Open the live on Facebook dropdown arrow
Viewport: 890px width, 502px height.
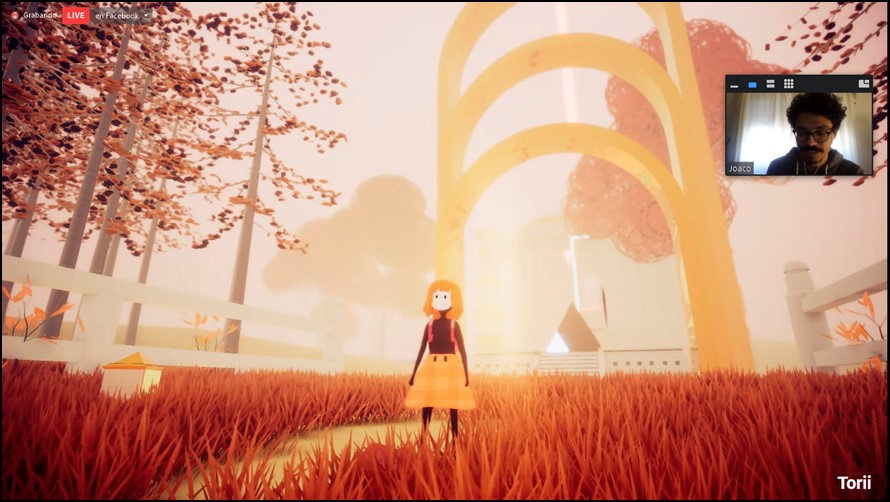(x=147, y=16)
